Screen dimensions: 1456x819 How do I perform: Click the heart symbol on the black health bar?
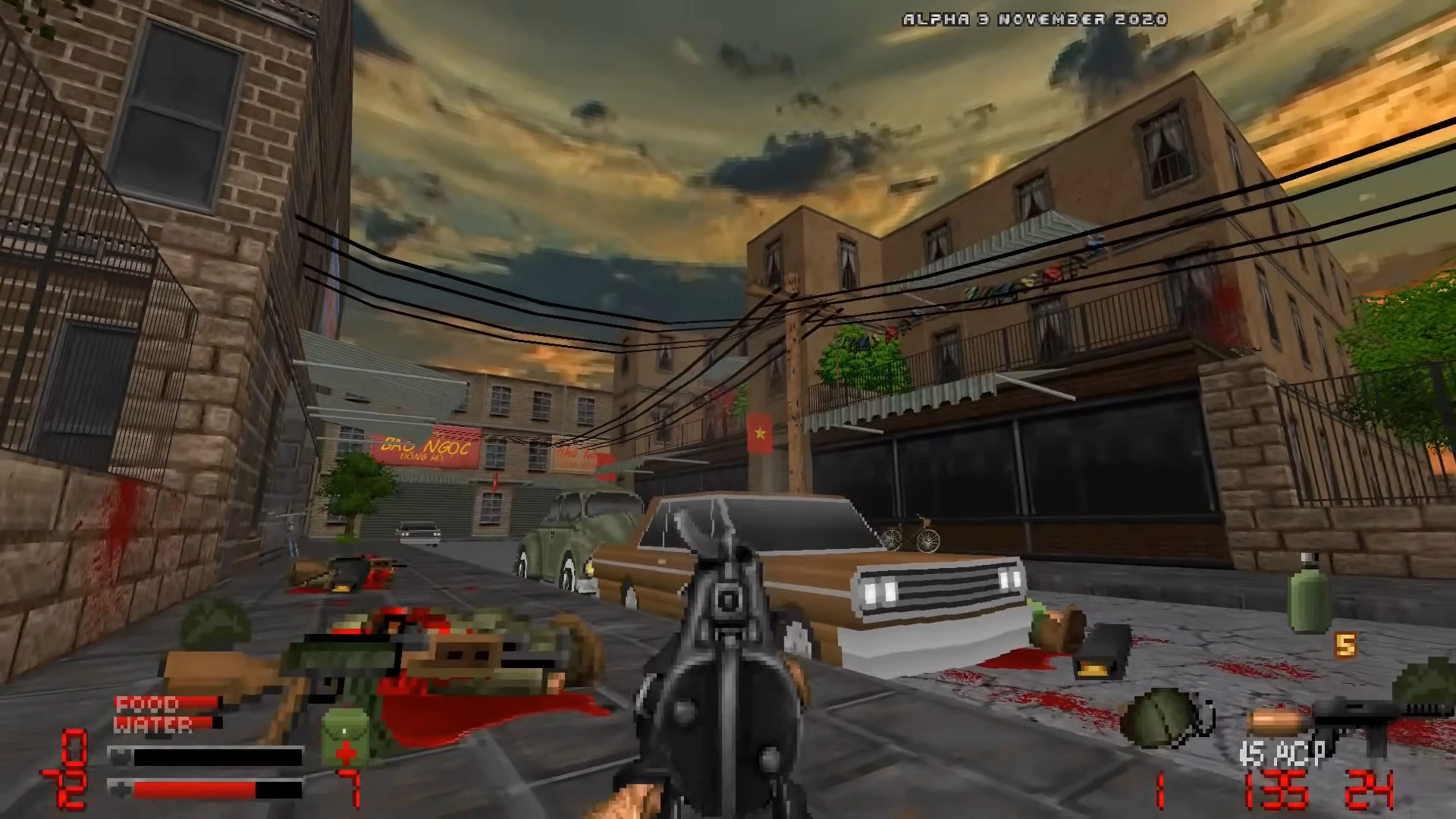pyautogui.click(x=122, y=757)
